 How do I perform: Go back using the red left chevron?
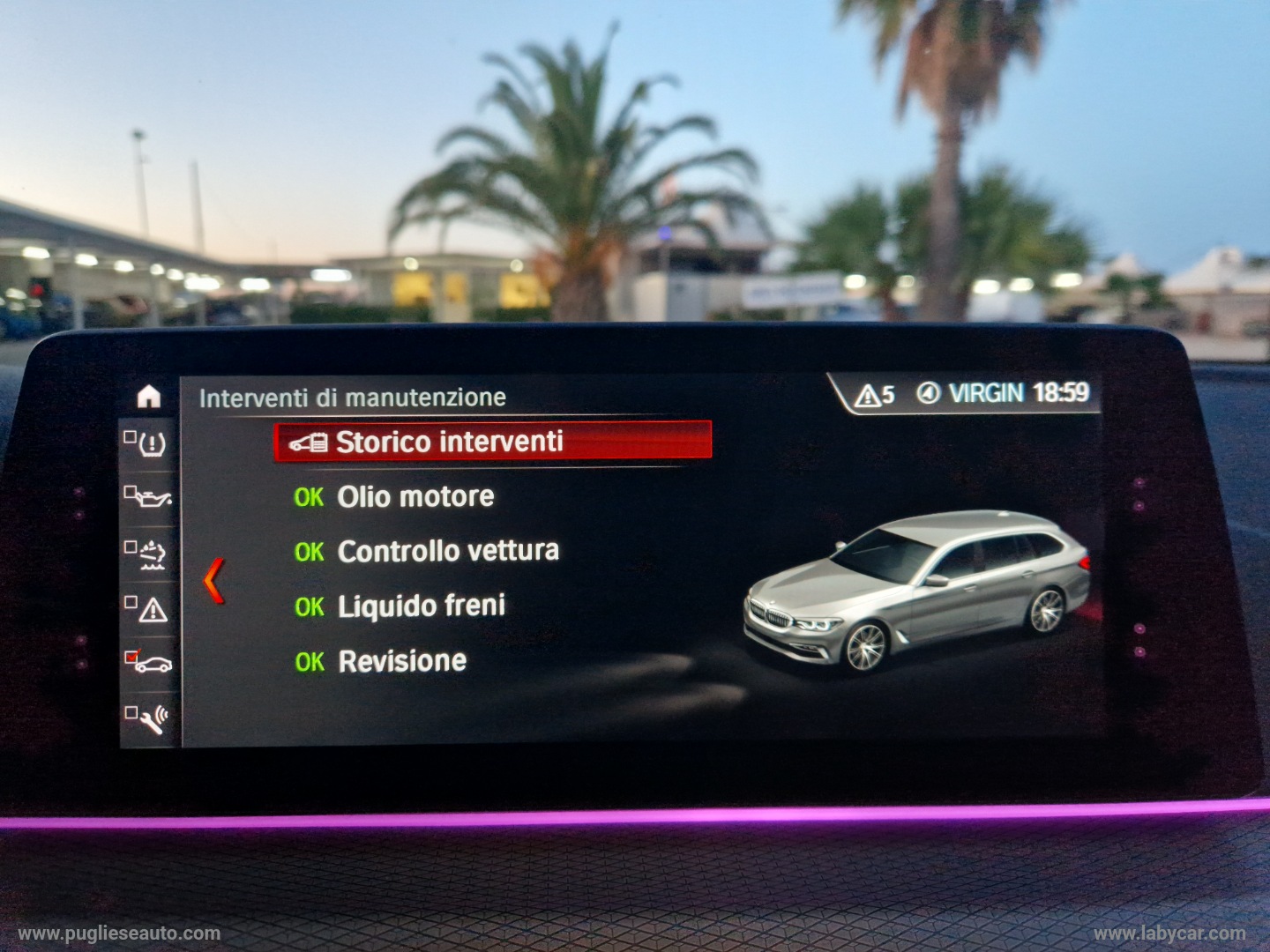point(214,582)
